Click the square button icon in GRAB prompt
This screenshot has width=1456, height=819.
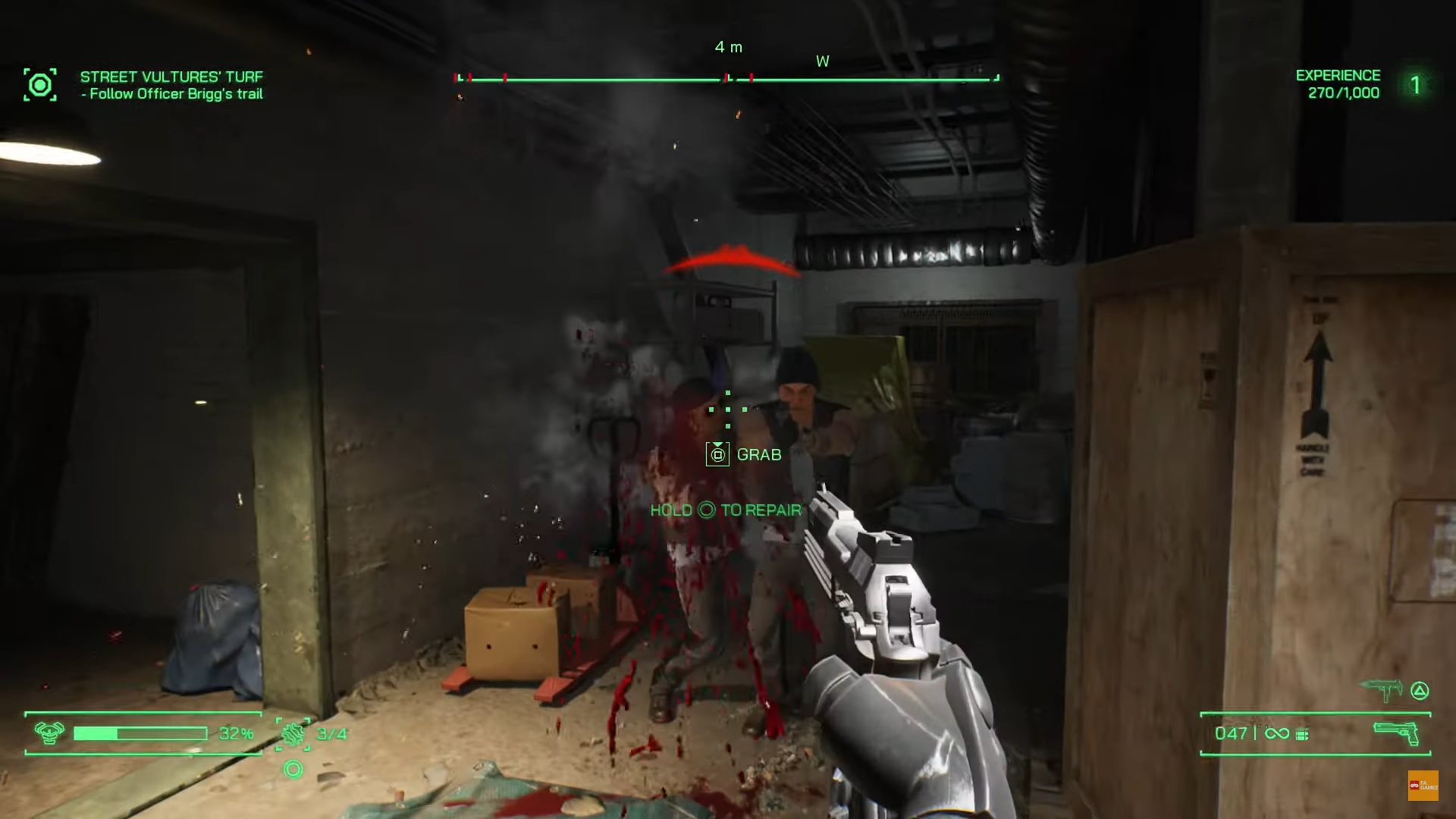[x=717, y=454]
